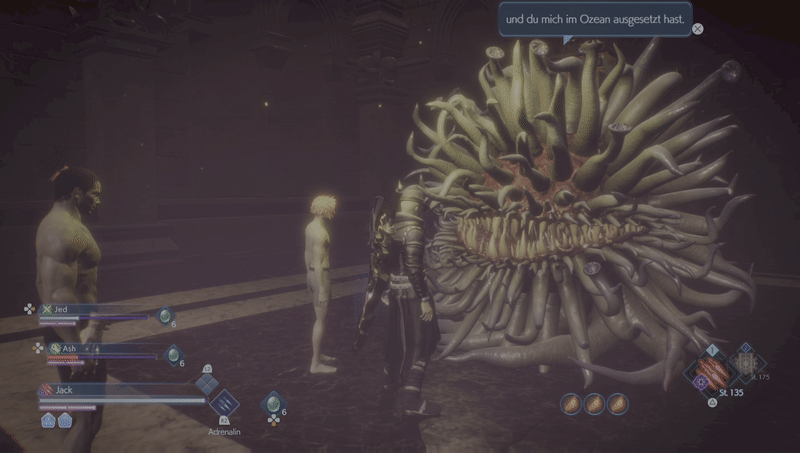Click Ash's green potion icon

tap(173, 354)
